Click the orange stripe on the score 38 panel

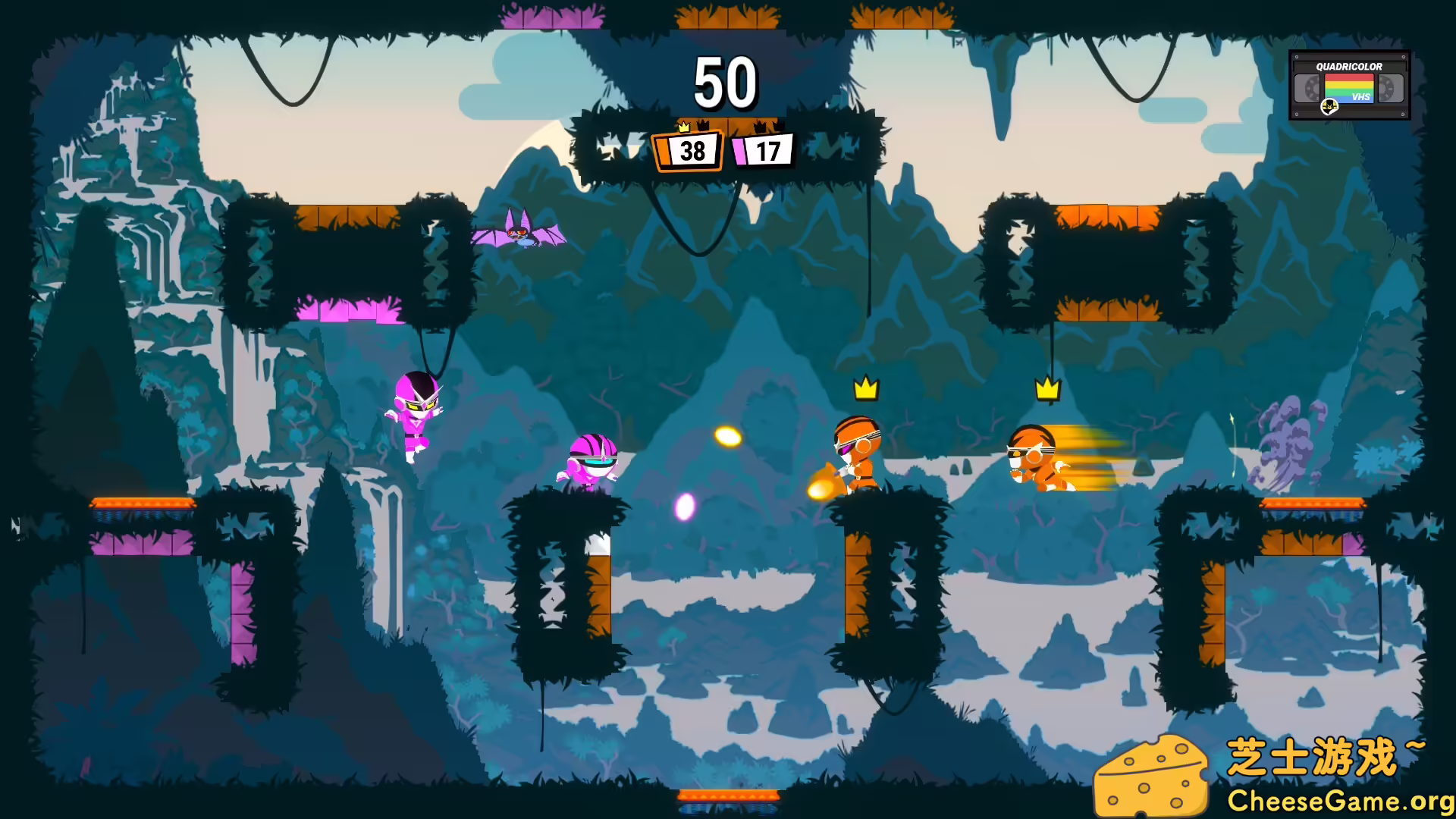[664, 152]
